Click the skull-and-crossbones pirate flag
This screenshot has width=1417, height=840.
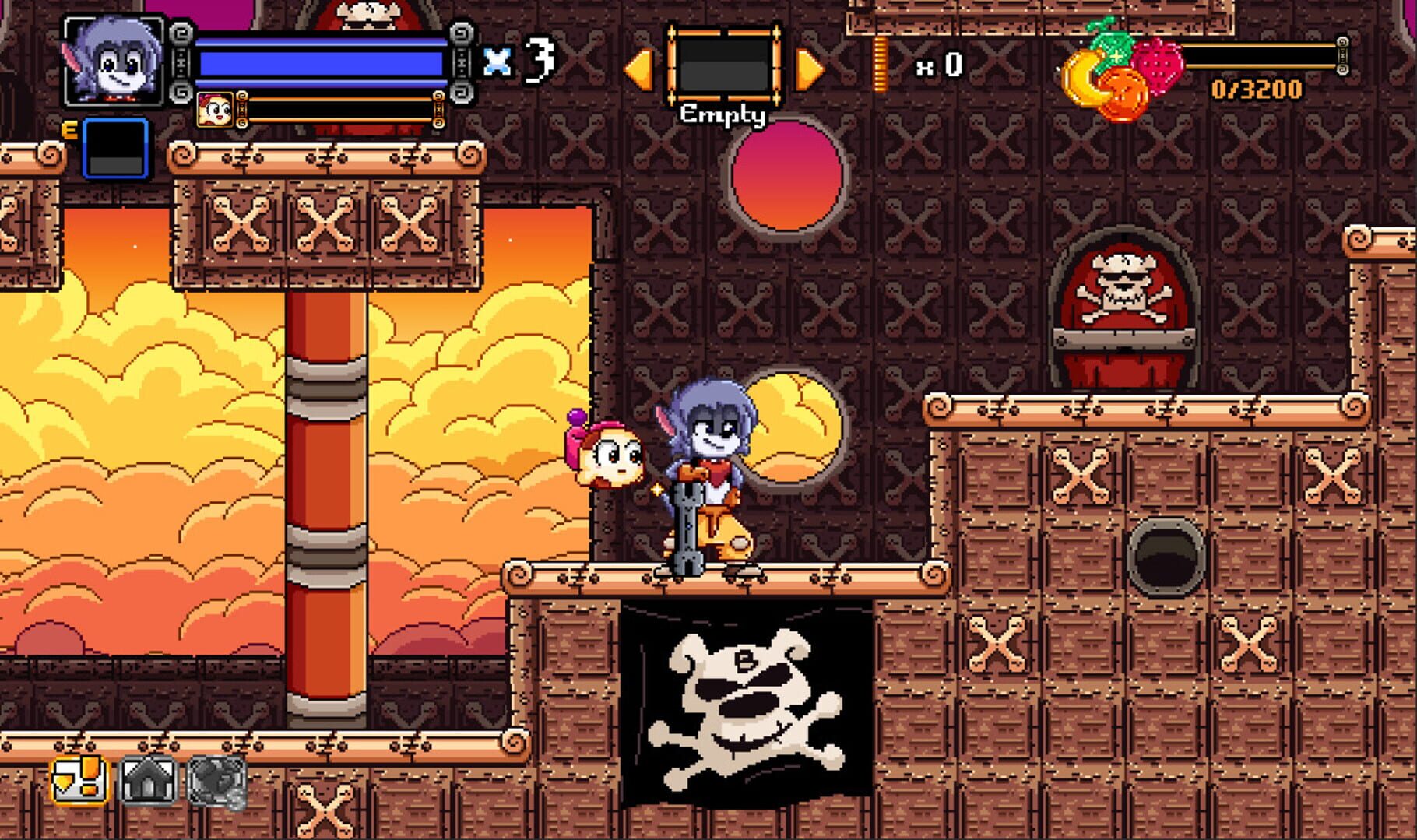point(747,701)
